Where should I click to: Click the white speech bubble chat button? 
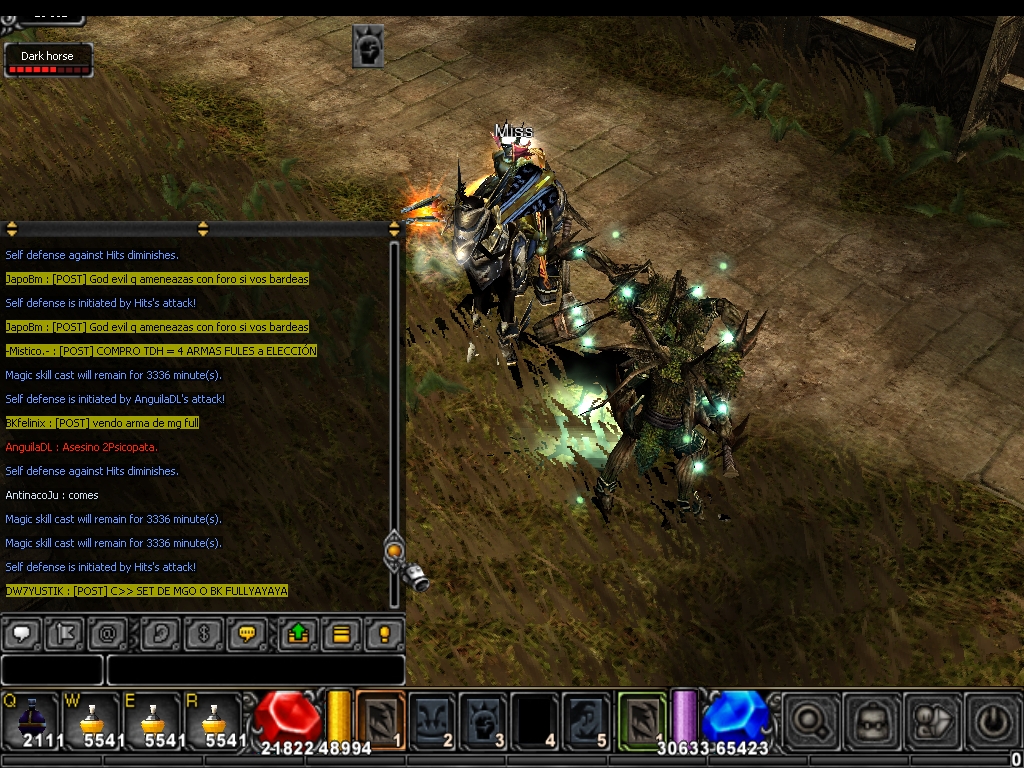[x=21, y=634]
